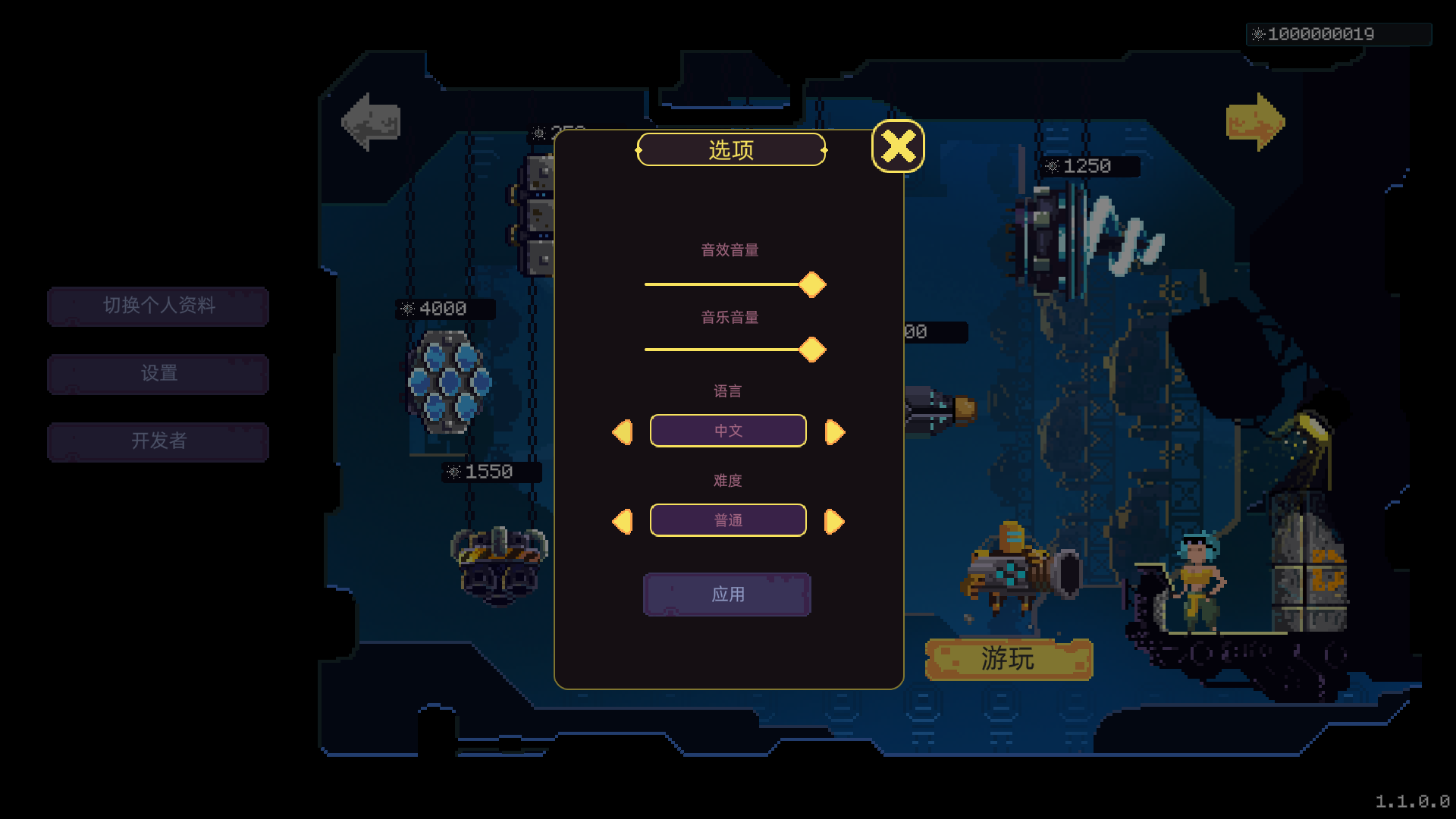The image size is (1456, 819).
Task: Start the game with 游玩 button
Action: click(x=1009, y=659)
